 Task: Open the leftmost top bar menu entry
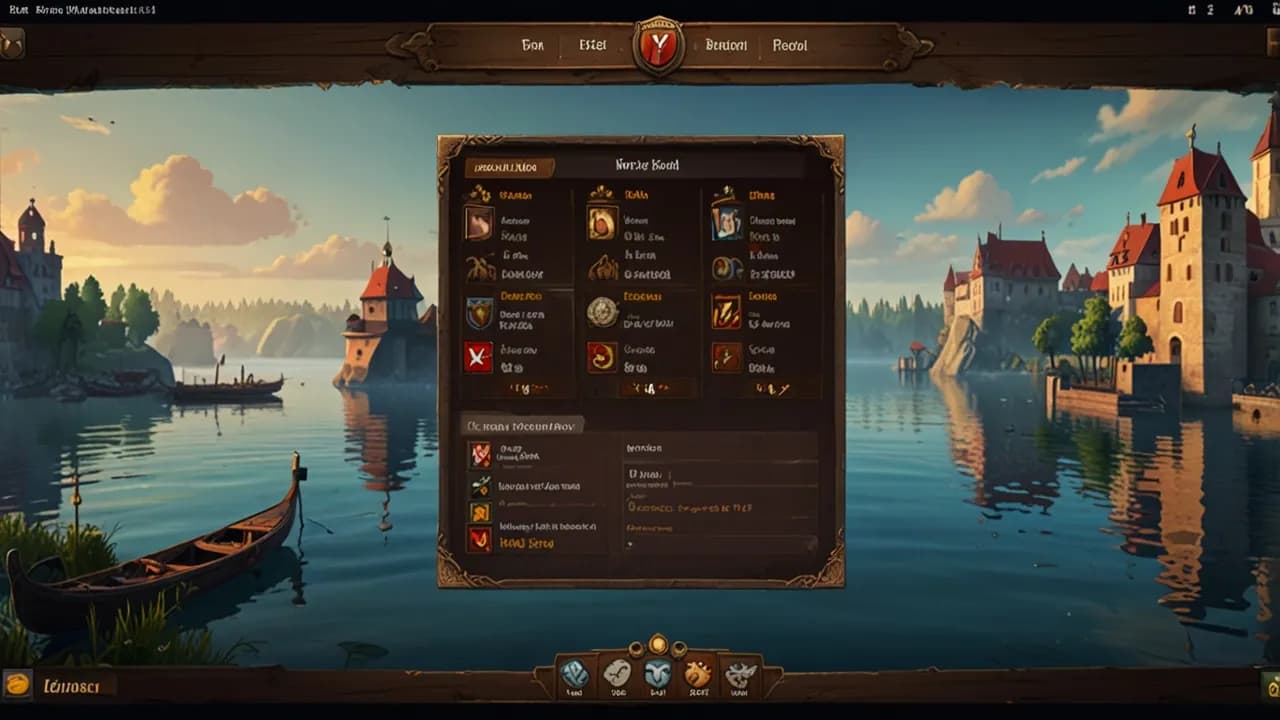click(x=533, y=45)
